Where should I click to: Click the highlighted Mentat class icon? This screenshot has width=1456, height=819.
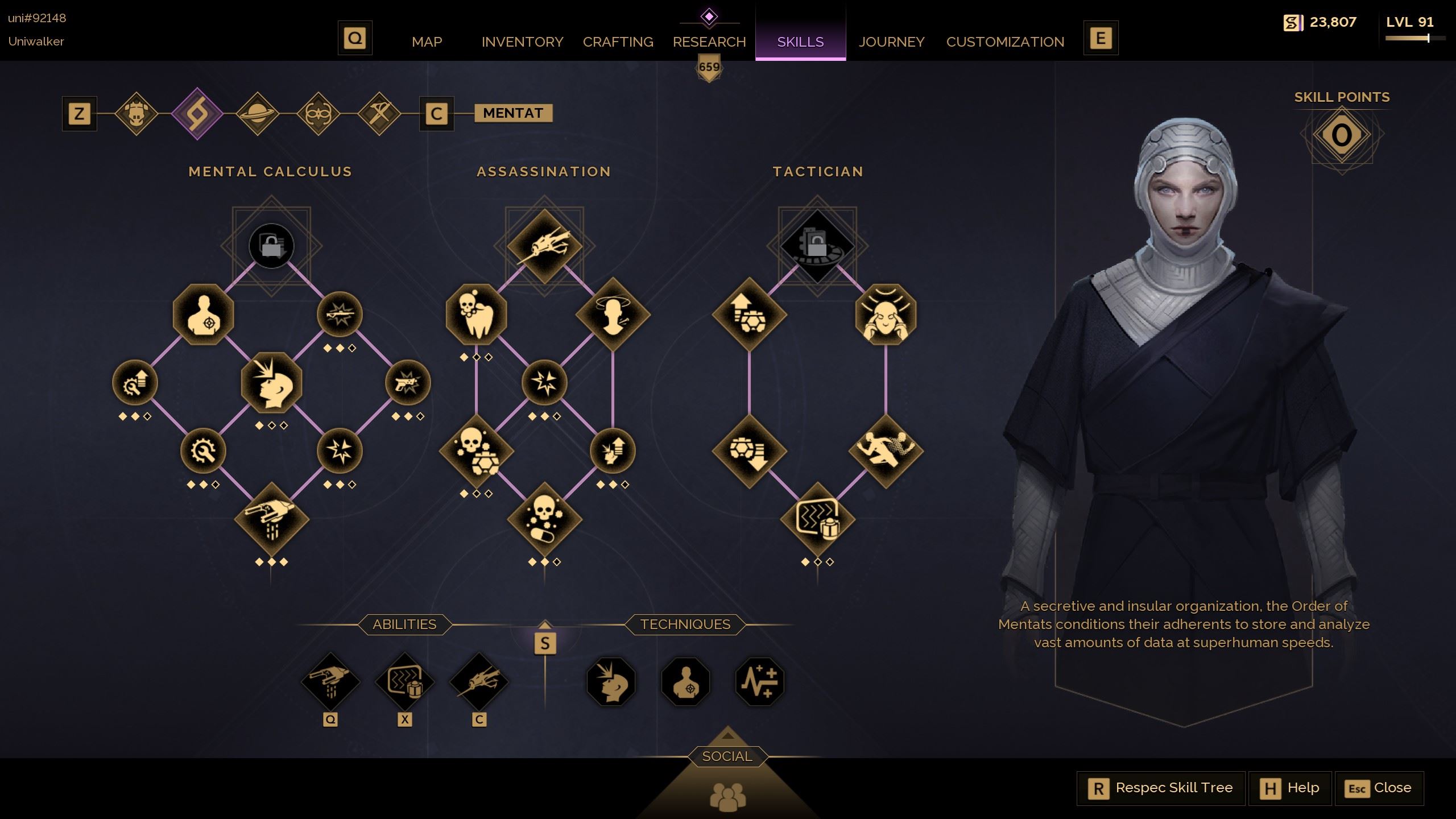[198, 113]
